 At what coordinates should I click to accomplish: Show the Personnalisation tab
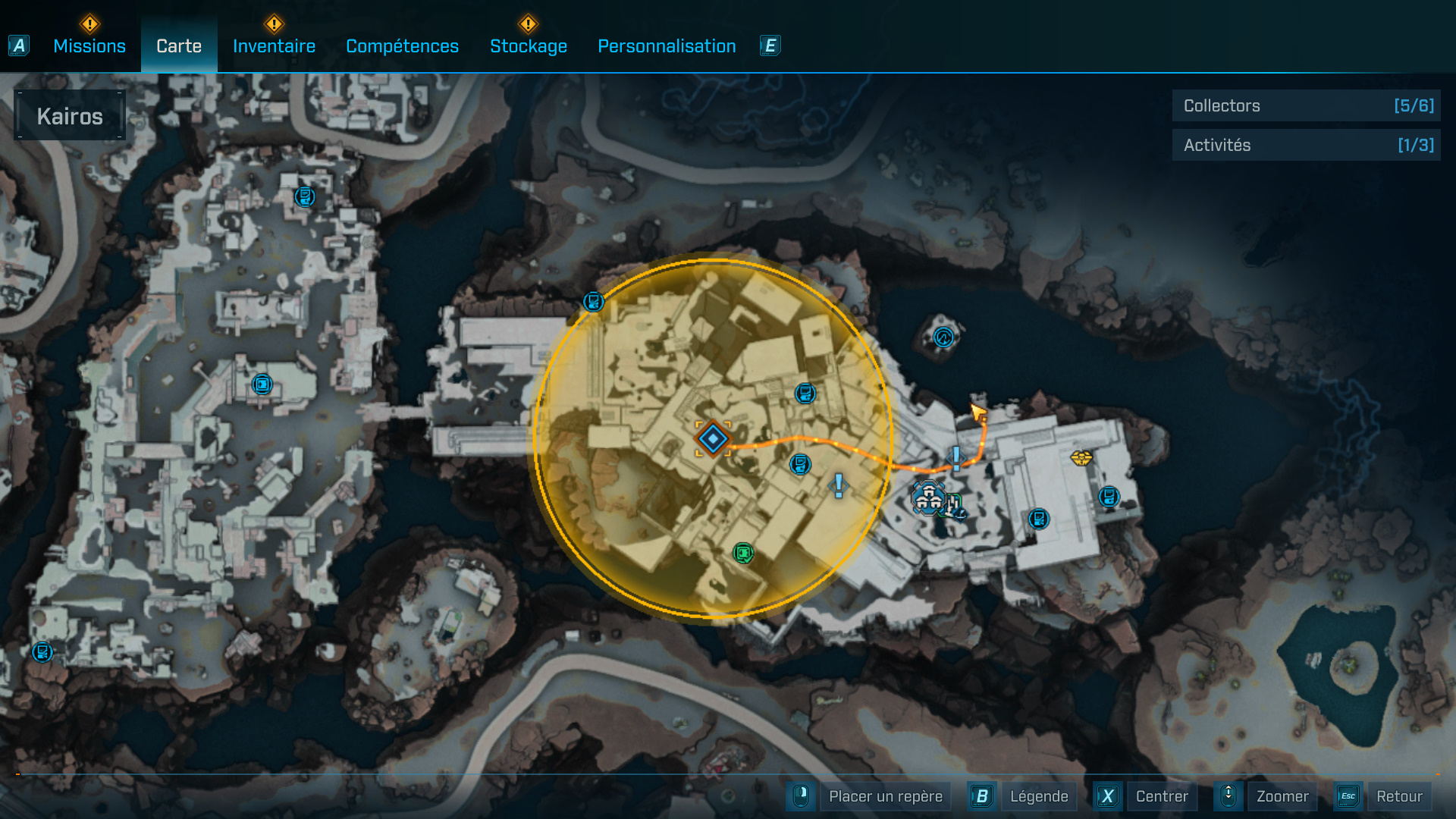coord(667,46)
